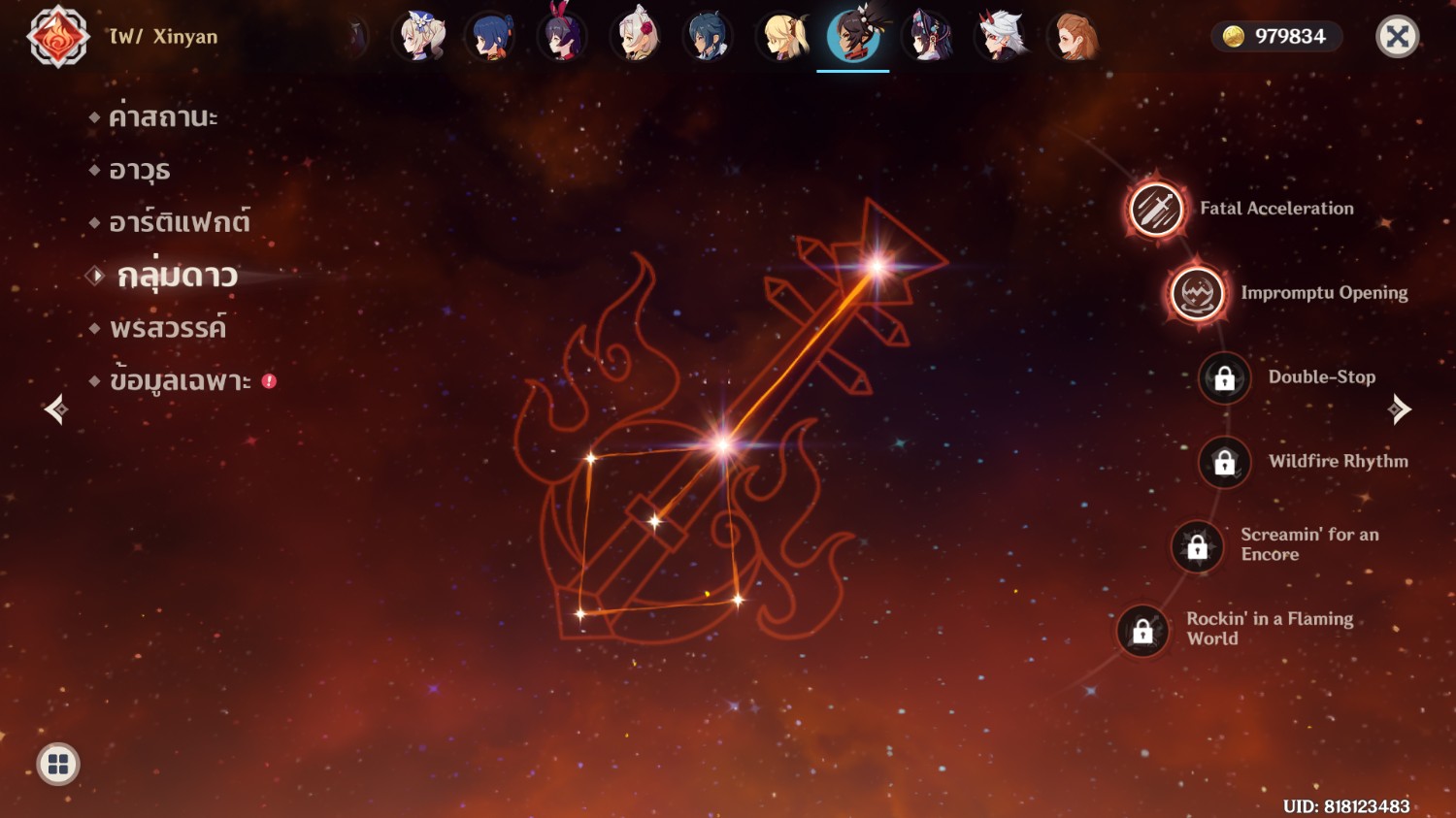This screenshot has height=818, width=1456.
Task: Switch to previous character with left arrow
Action: [x=56, y=409]
